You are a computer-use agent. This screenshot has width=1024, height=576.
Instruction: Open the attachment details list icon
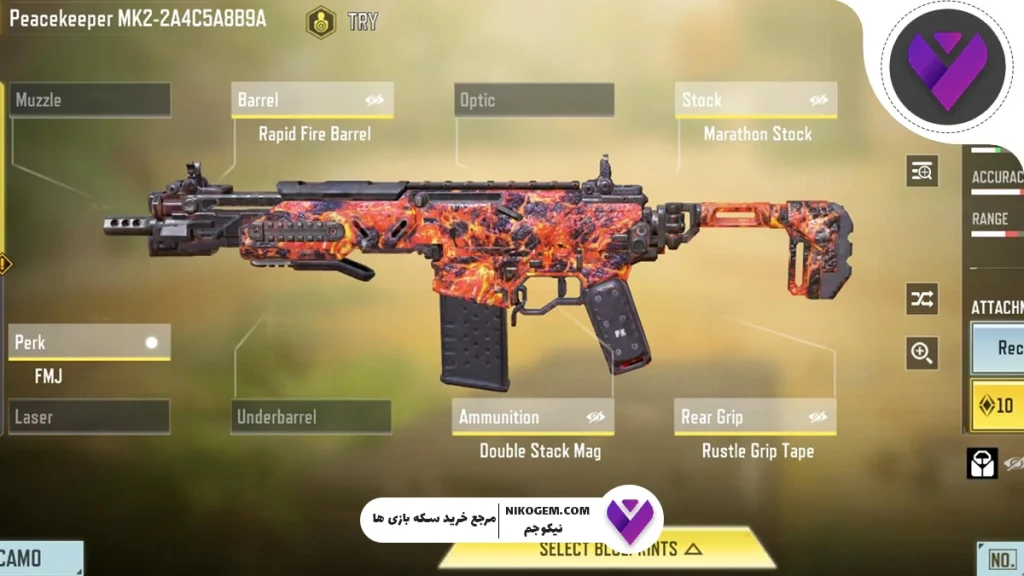tap(921, 171)
